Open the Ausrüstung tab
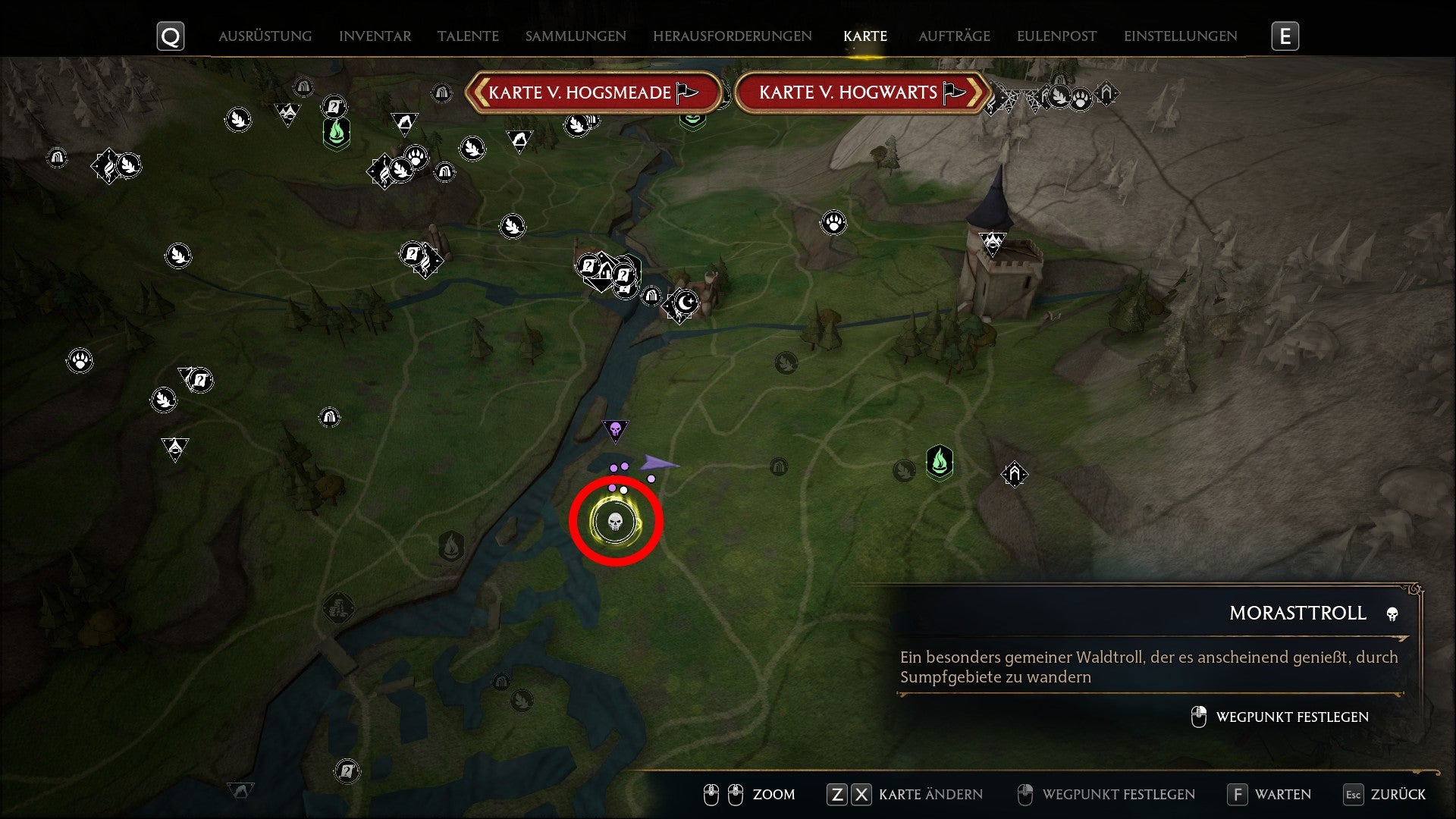This screenshot has width=1456, height=819. [265, 36]
